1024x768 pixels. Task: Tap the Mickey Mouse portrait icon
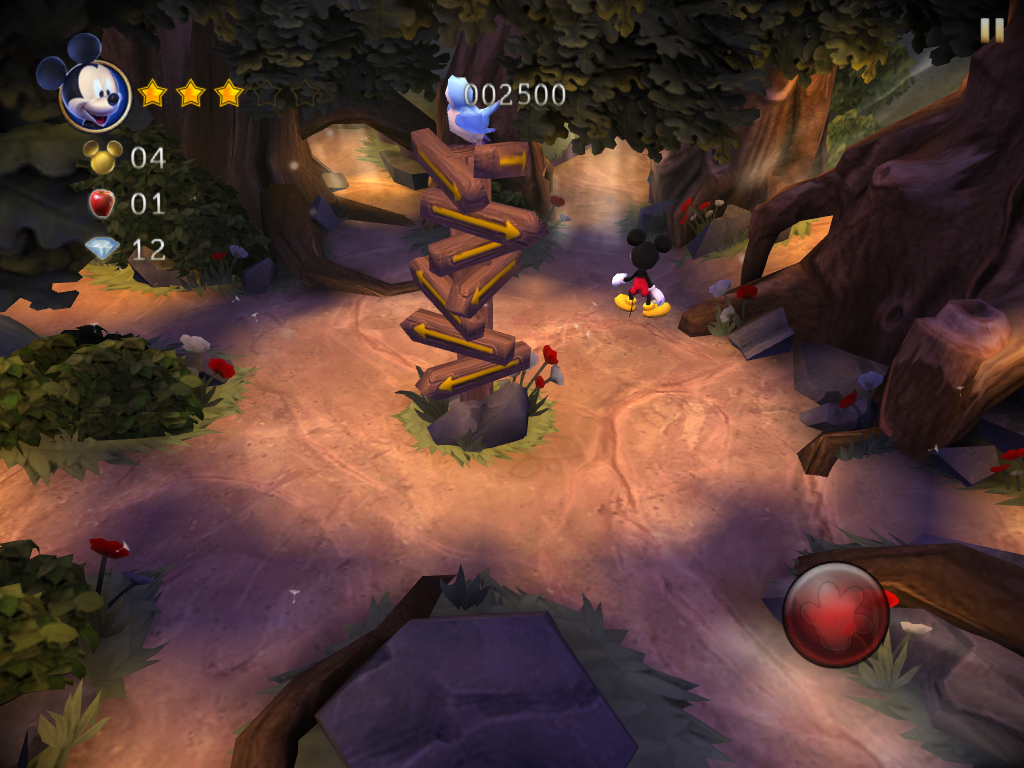[93, 94]
